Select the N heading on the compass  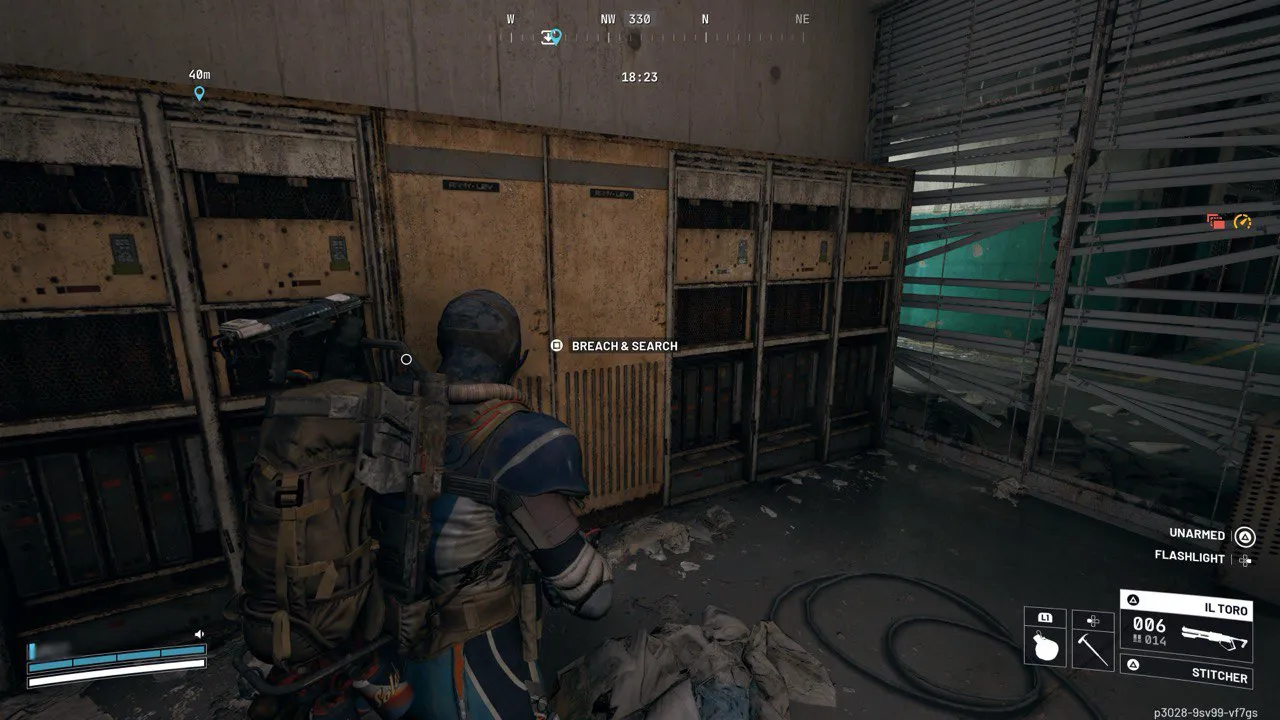click(x=707, y=18)
